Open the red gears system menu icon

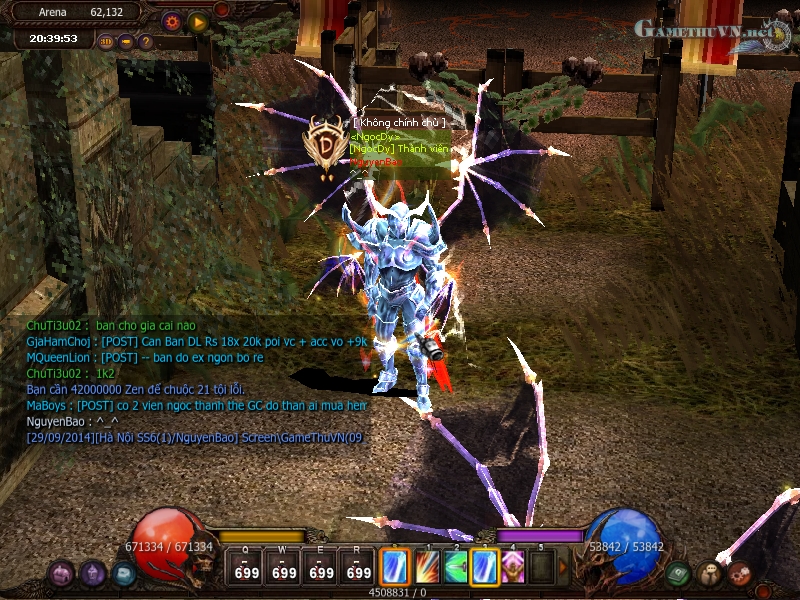(x=740, y=574)
